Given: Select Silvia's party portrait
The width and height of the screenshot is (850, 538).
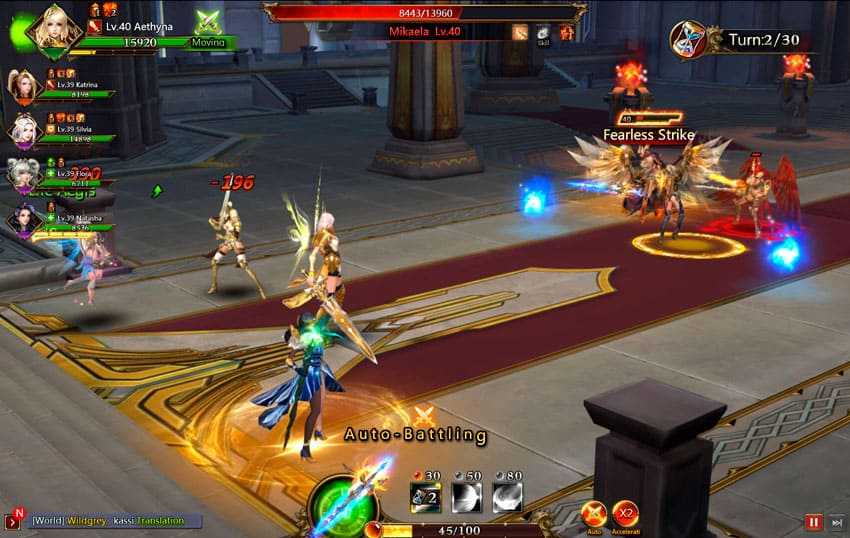Looking at the screenshot, I should 22,130.
